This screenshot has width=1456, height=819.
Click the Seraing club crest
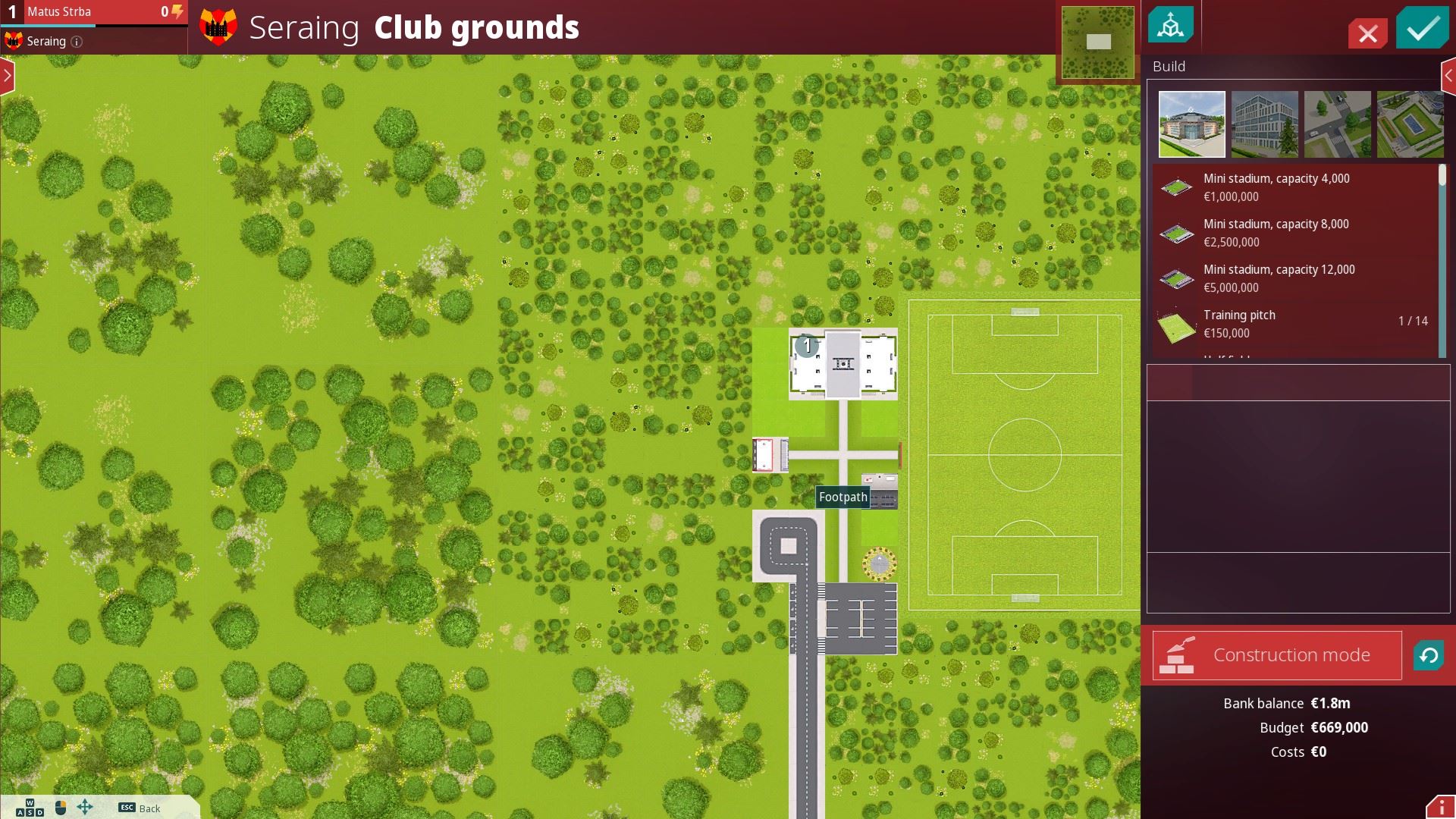point(218,28)
